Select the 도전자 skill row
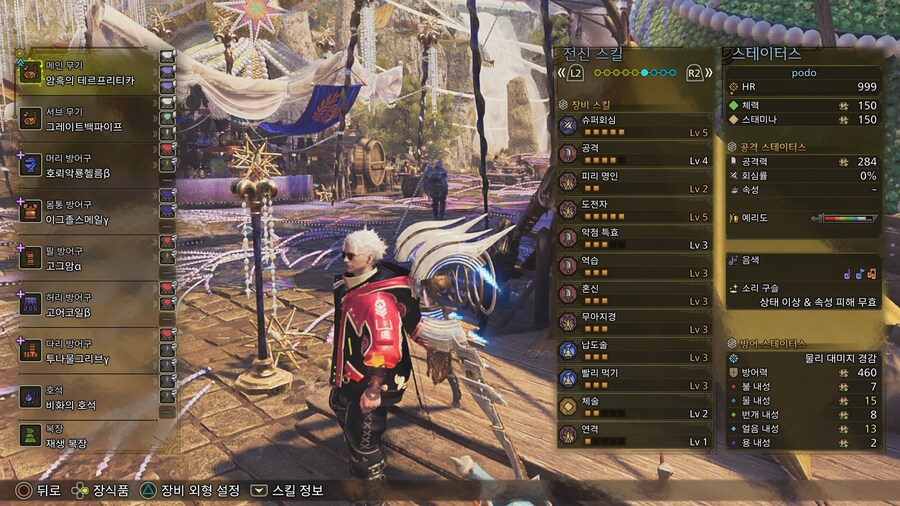 coord(635,209)
